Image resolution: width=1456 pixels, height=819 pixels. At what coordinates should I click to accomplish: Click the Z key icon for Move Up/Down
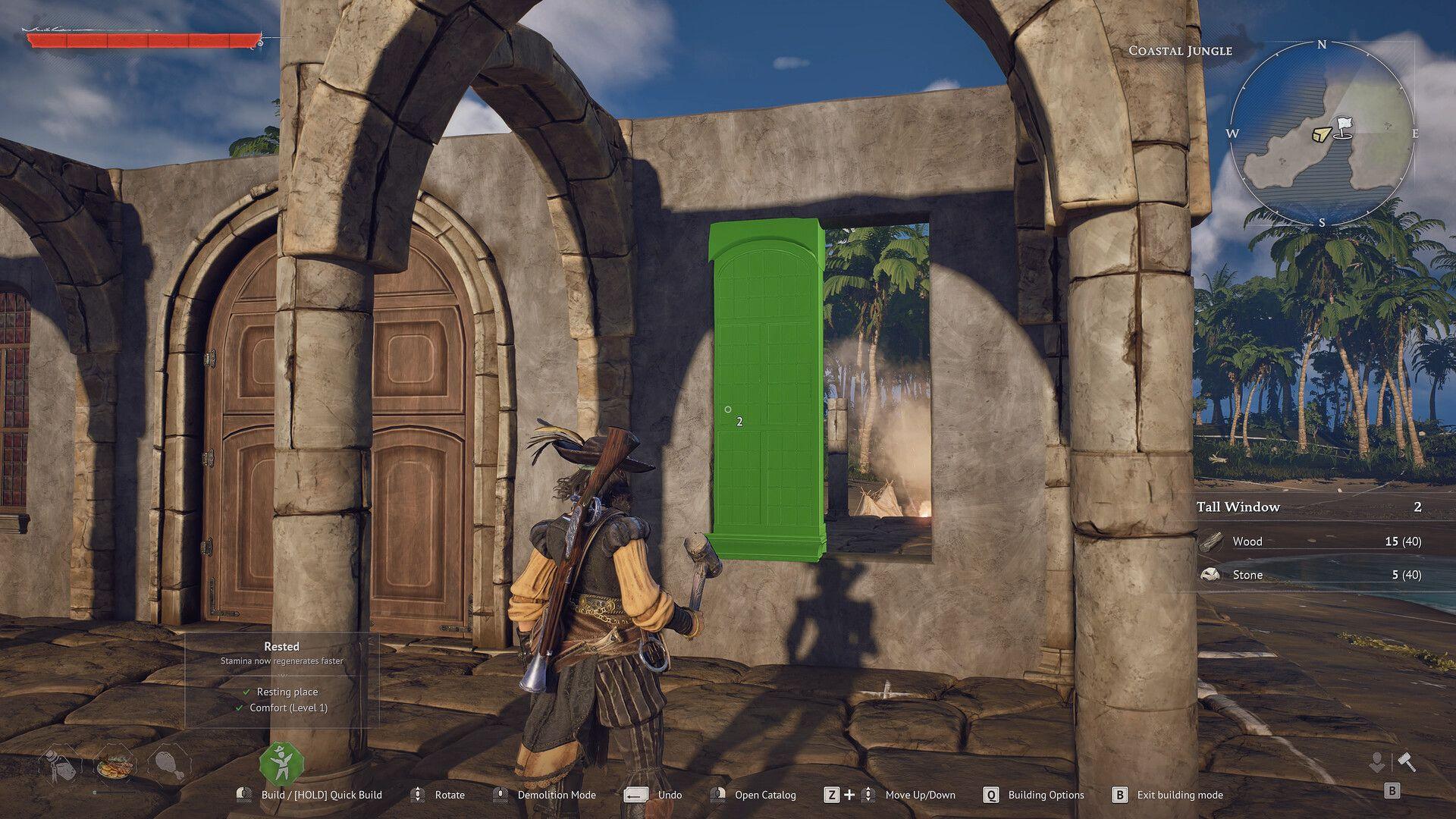point(833,795)
